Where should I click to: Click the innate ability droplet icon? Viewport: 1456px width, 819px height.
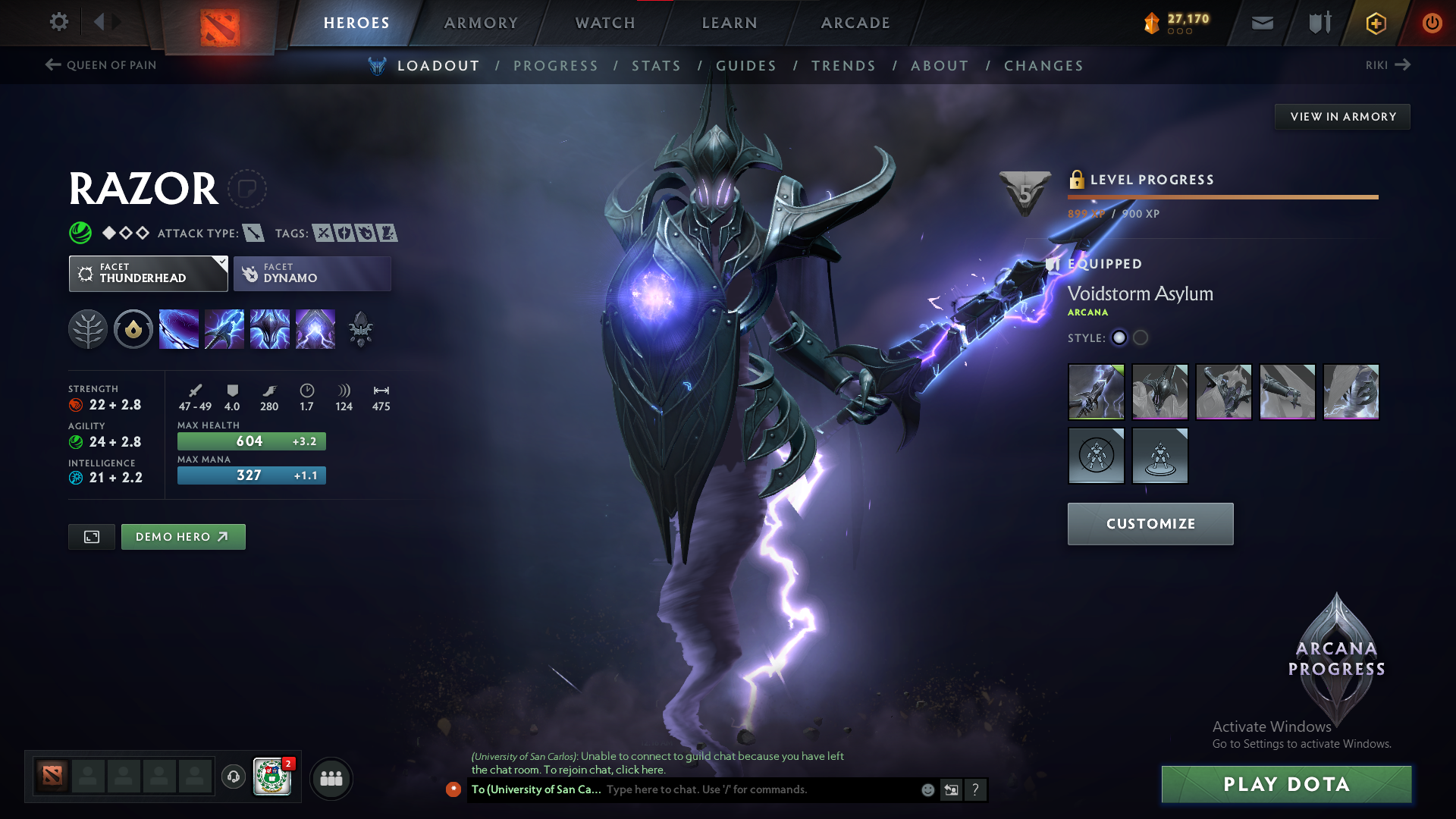click(133, 328)
